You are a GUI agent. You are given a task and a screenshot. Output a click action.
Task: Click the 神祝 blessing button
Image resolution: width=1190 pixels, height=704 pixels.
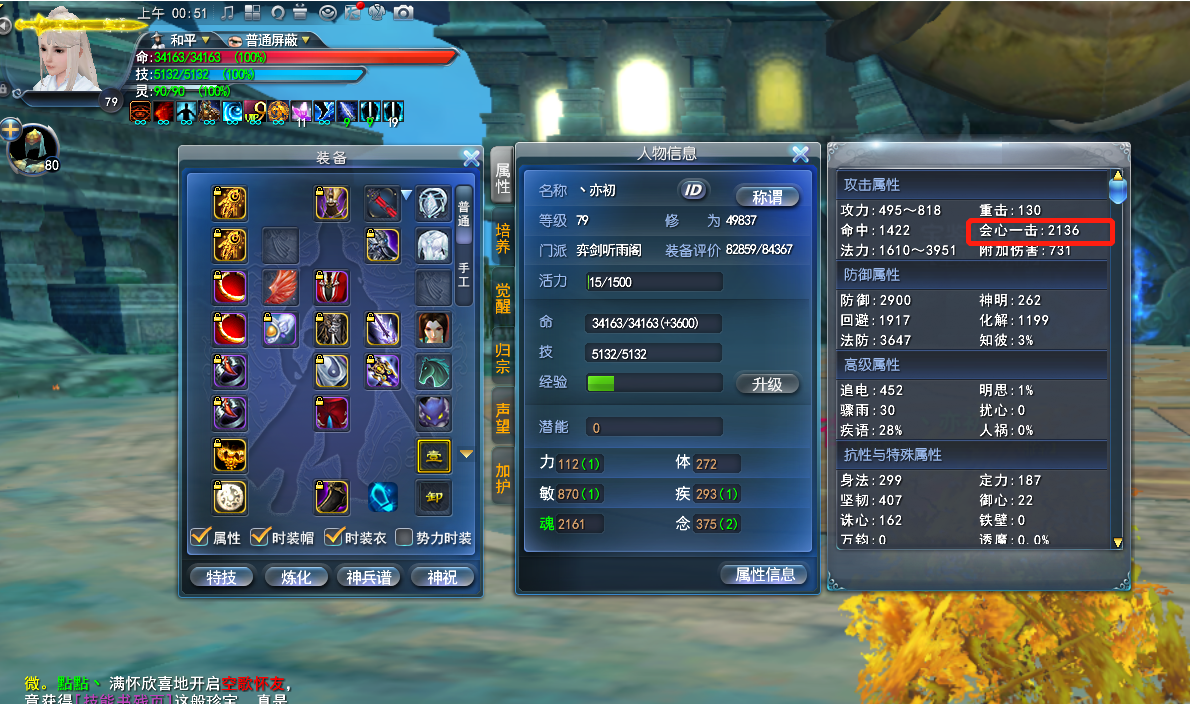[441, 576]
